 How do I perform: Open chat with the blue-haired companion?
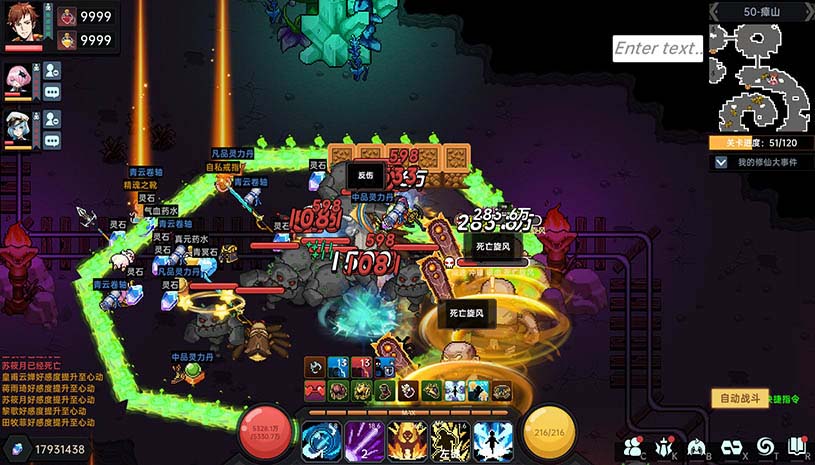(x=52, y=140)
